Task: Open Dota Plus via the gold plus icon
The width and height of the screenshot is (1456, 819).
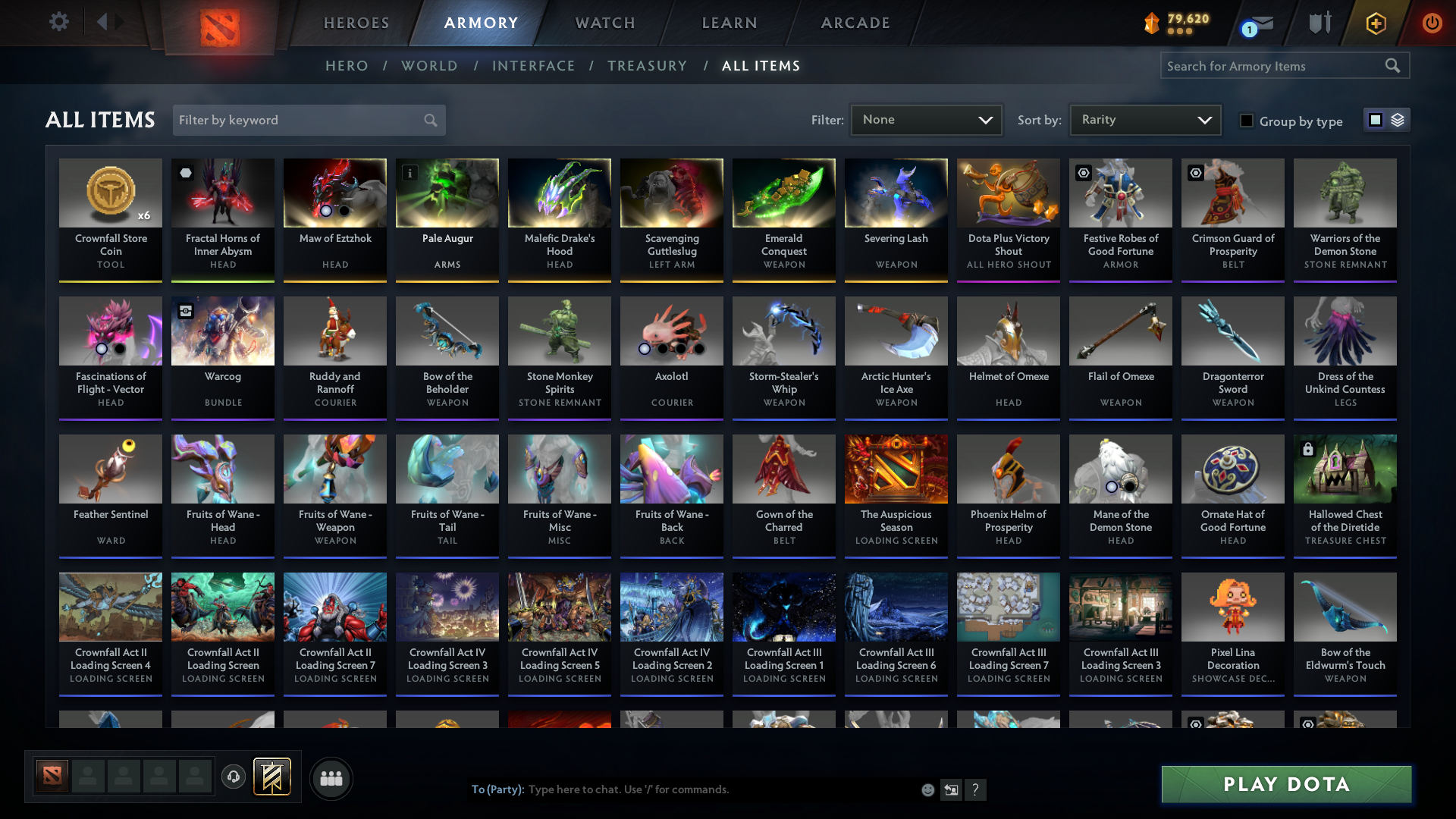Action: [1375, 23]
